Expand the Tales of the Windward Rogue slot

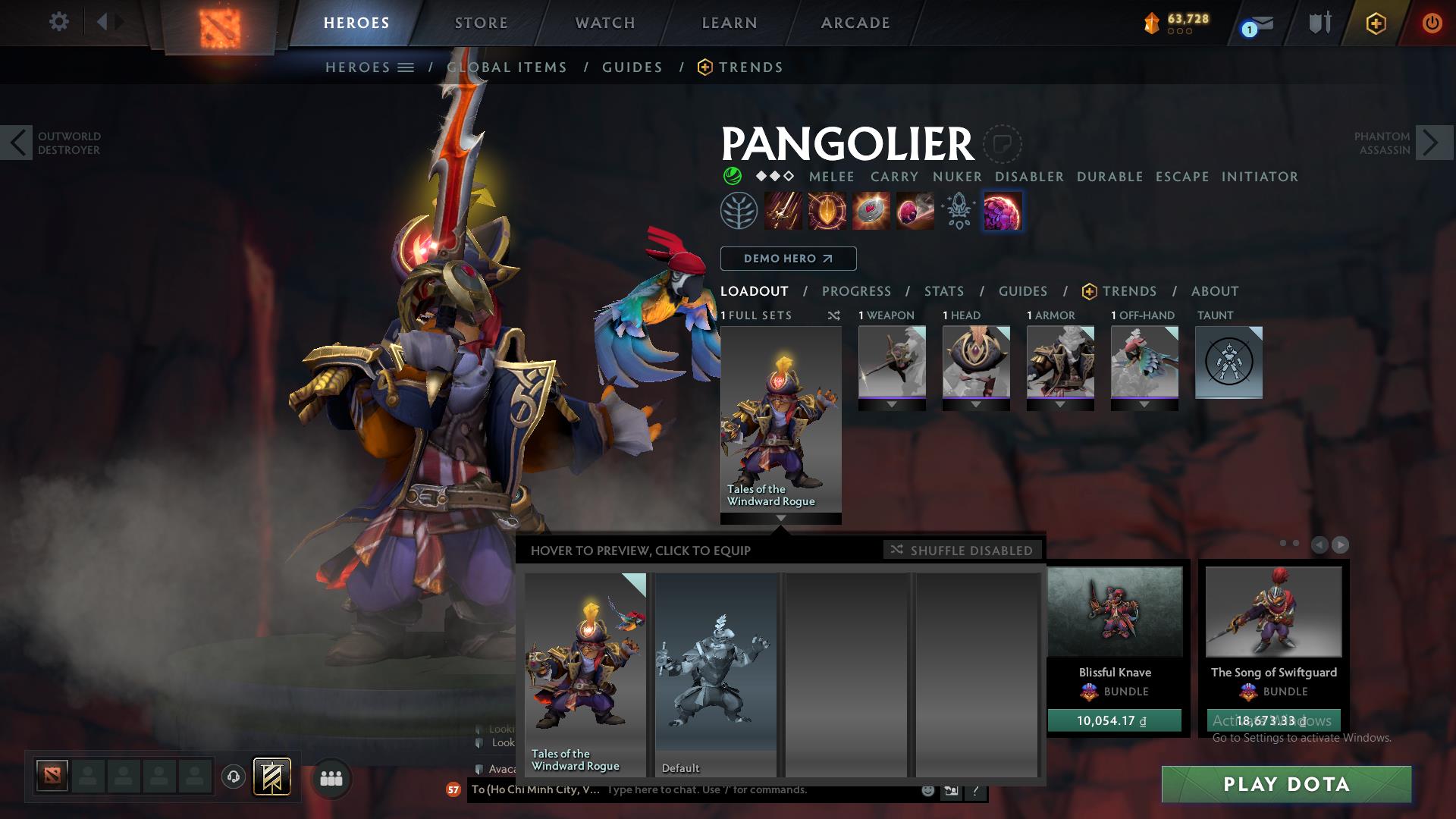(781, 519)
